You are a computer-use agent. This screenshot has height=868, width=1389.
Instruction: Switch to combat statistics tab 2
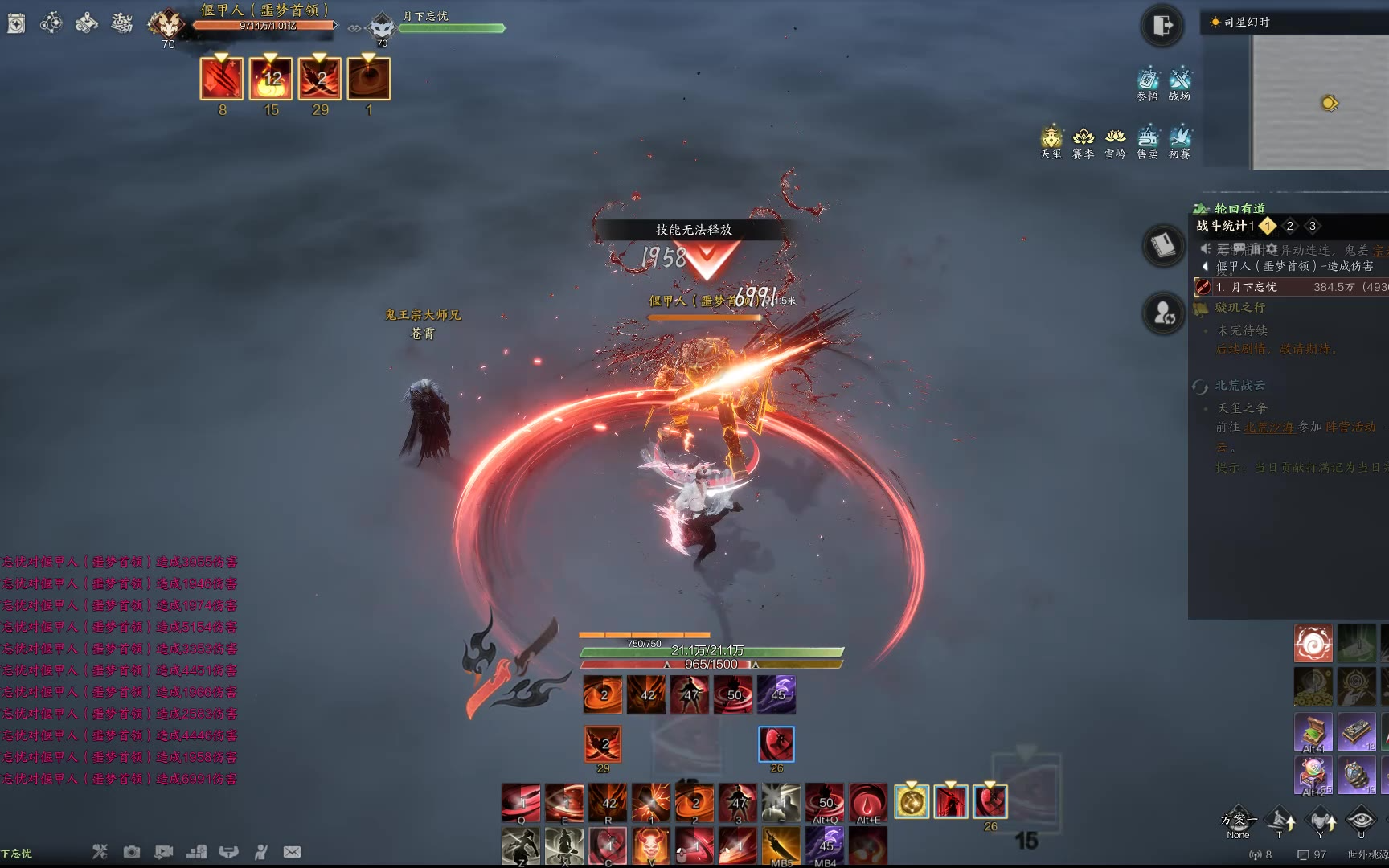(x=1289, y=226)
